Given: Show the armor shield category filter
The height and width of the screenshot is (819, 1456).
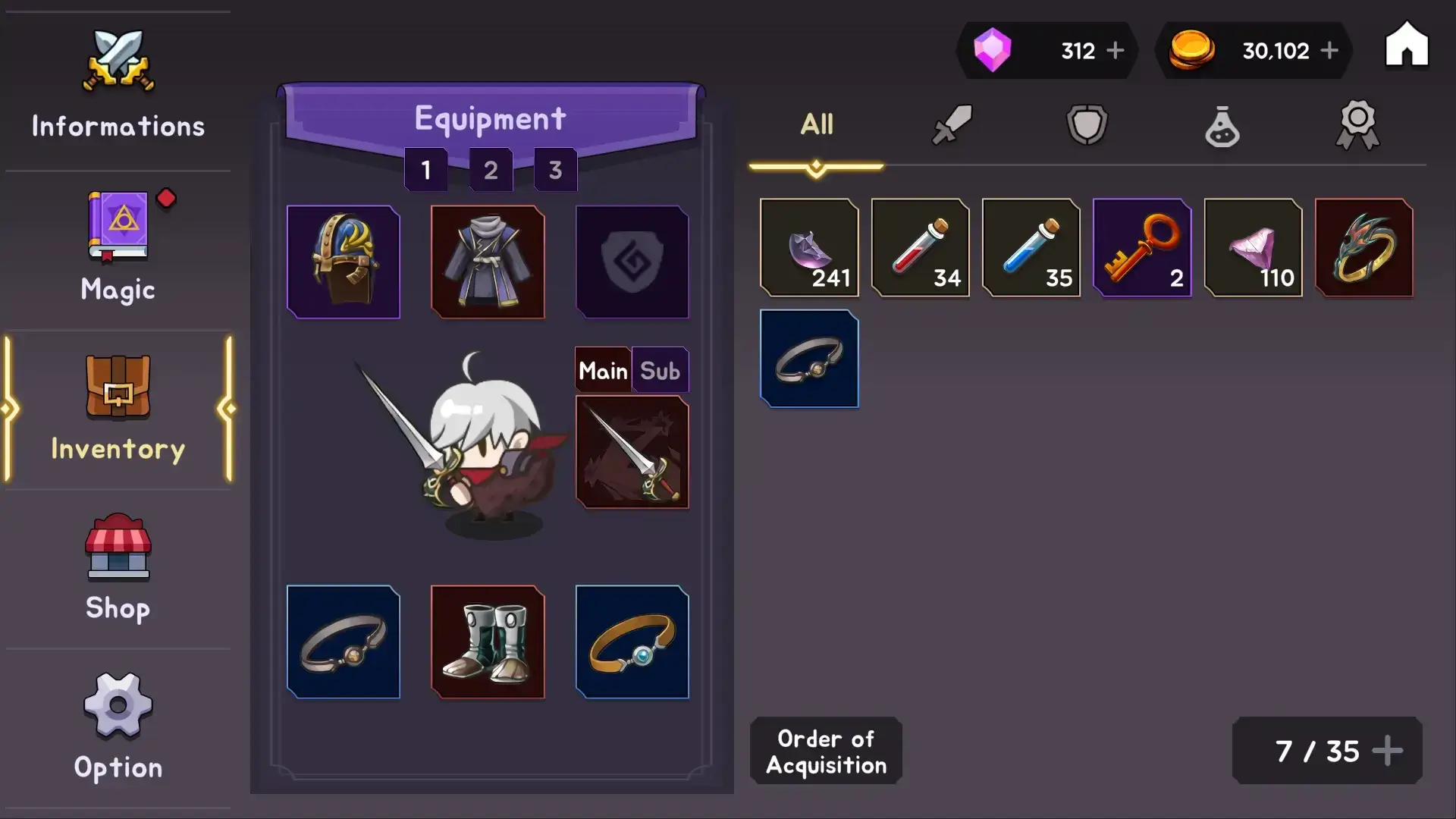Looking at the screenshot, I should pyautogui.click(x=1087, y=124).
